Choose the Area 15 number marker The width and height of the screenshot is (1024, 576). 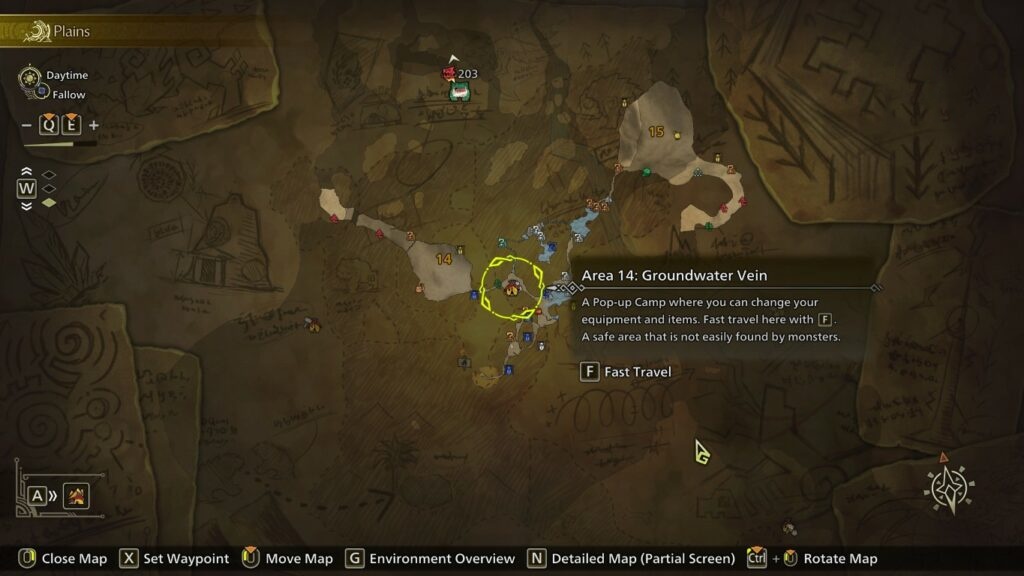(656, 132)
